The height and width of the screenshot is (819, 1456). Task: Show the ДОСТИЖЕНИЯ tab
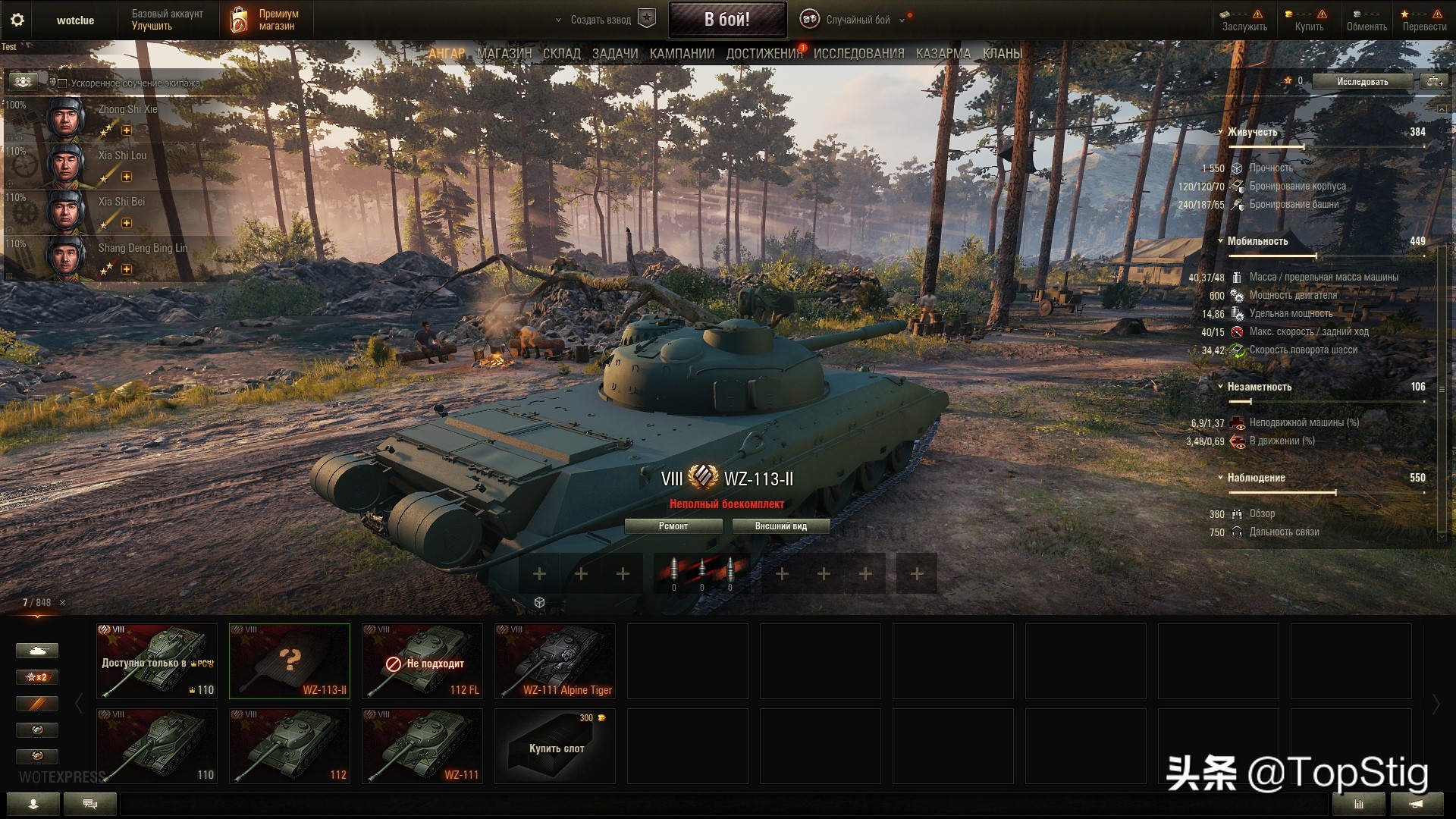[764, 54]
